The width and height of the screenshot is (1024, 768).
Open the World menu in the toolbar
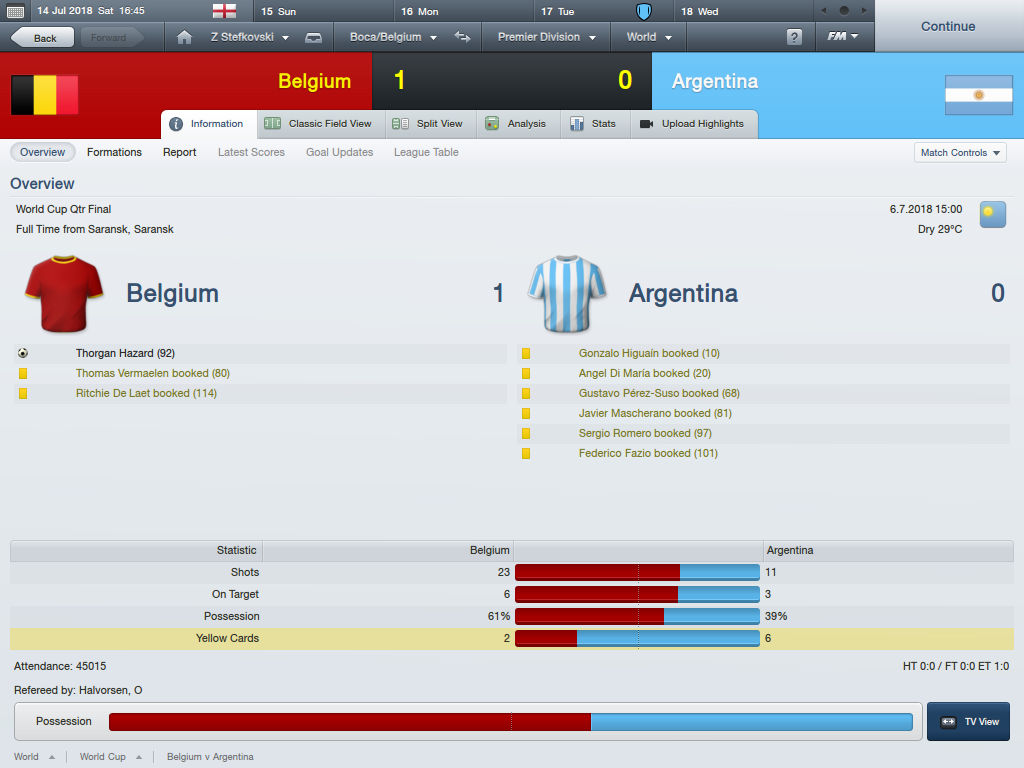click(649, 38)
